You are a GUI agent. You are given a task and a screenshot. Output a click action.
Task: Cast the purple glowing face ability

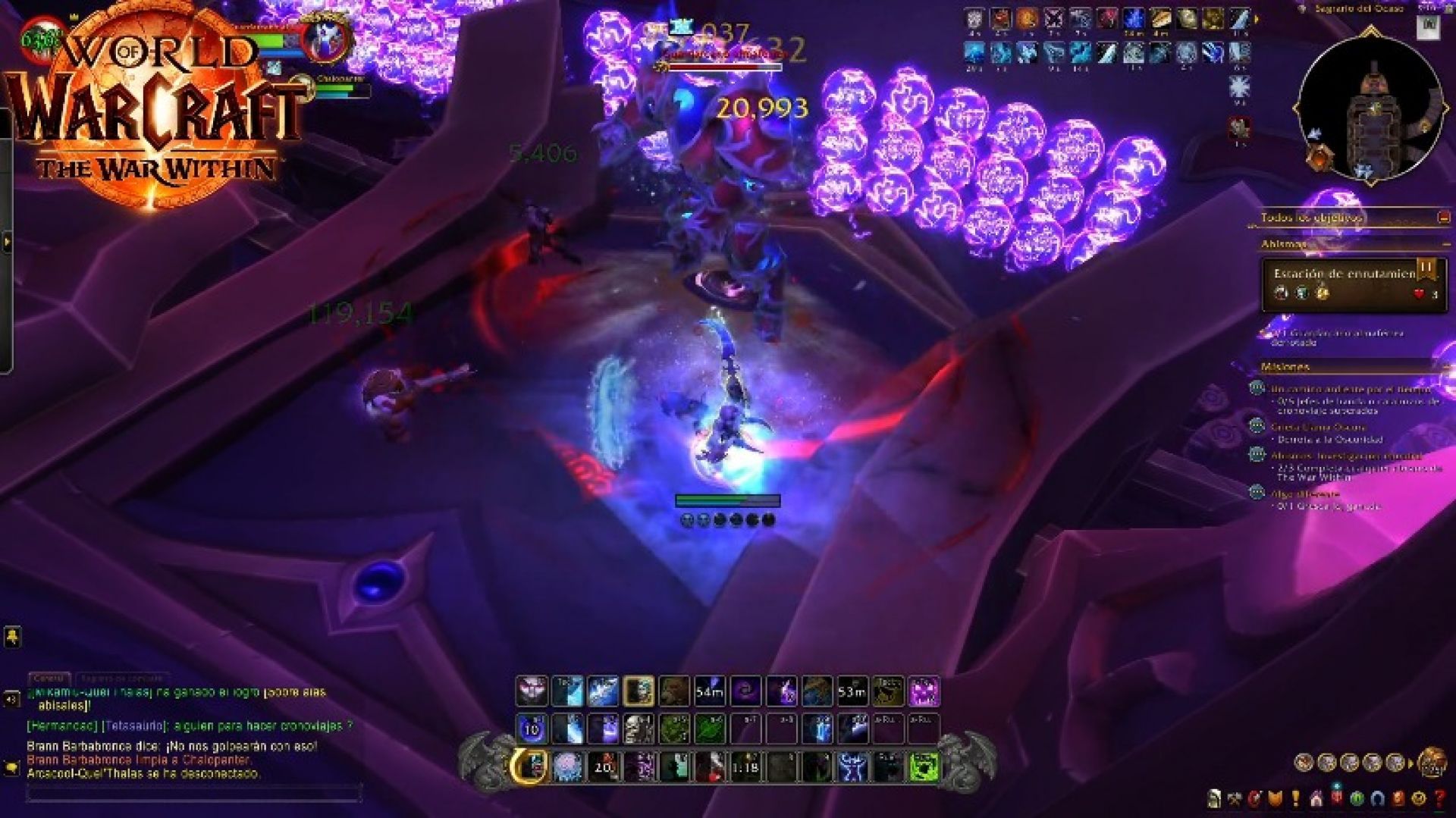[924, 691]
